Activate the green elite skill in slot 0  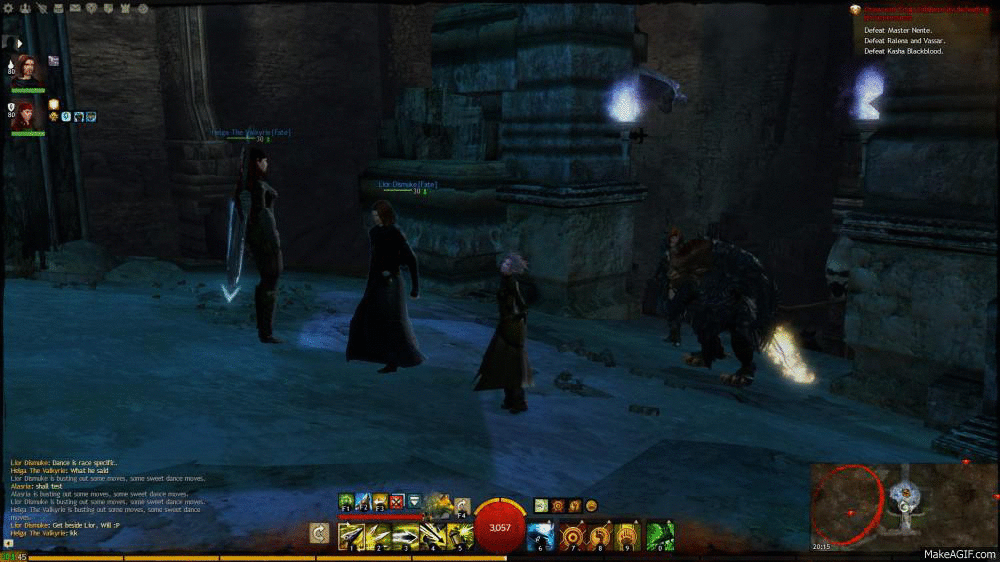click(x=659, y=536)
